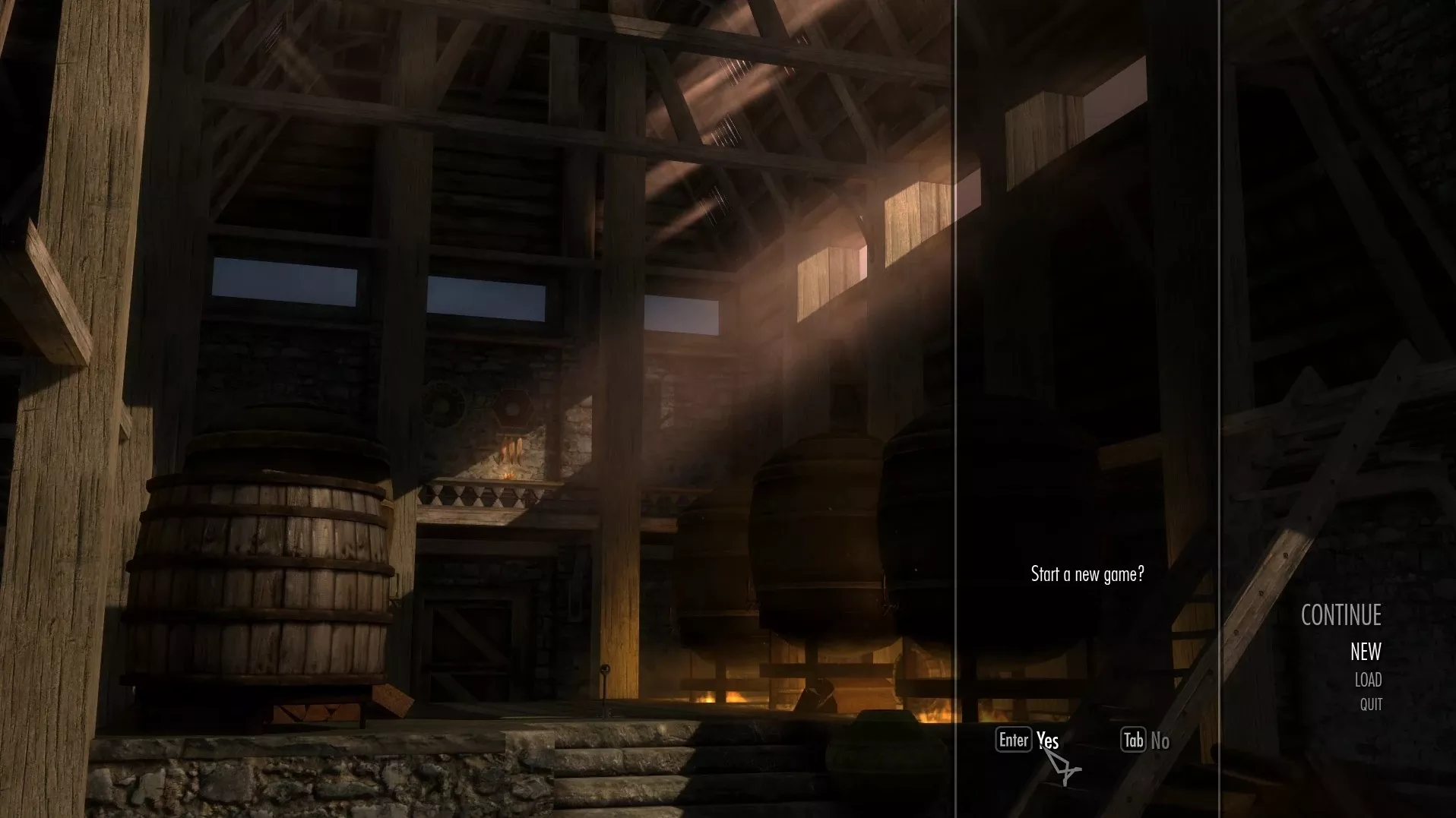This screenshot has width=1456, height=818.
Task: Decline the new game by clicking No
Action: click(x=1160, y=741)
